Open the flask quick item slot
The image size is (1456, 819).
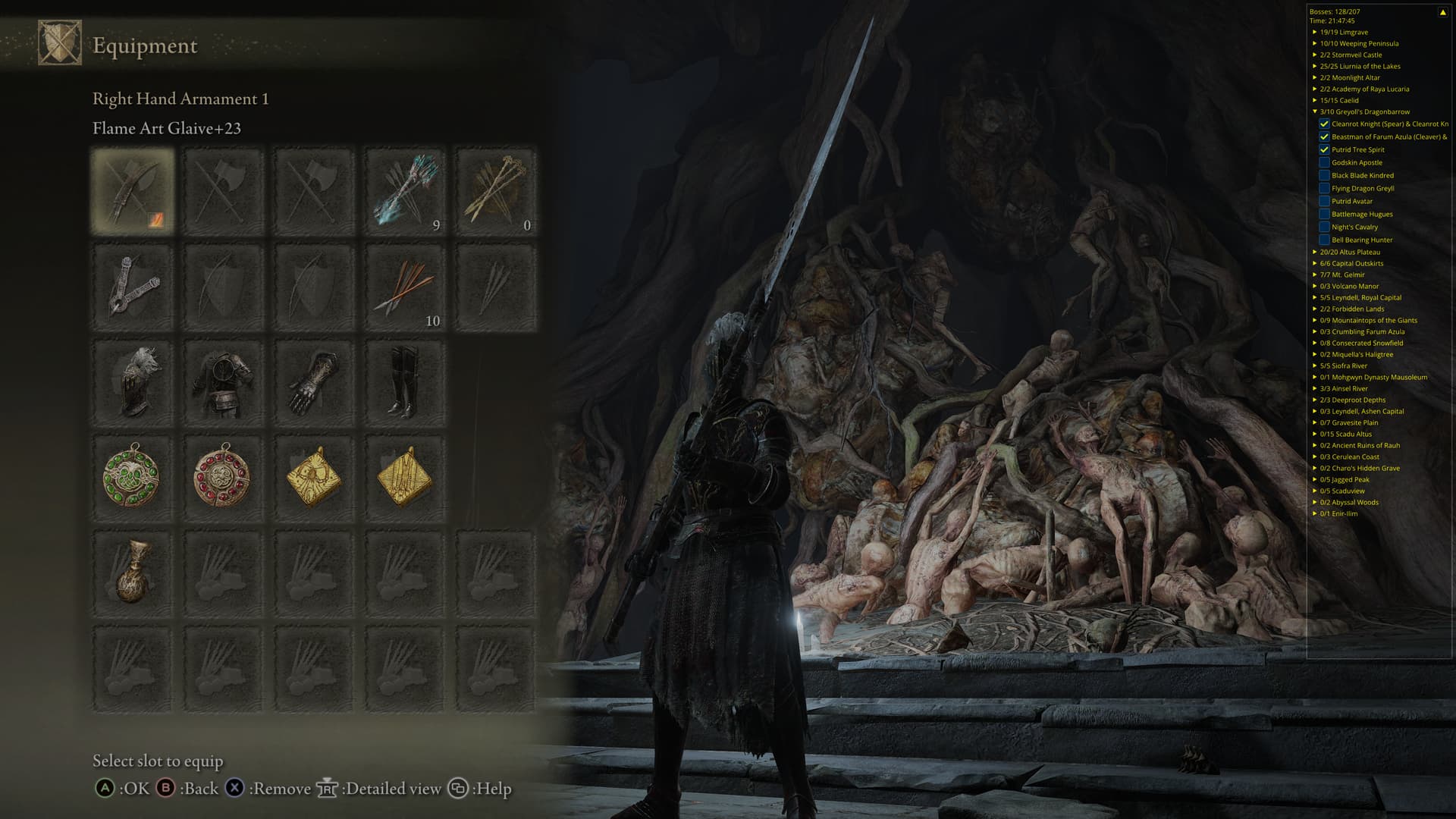coord(133,573)
